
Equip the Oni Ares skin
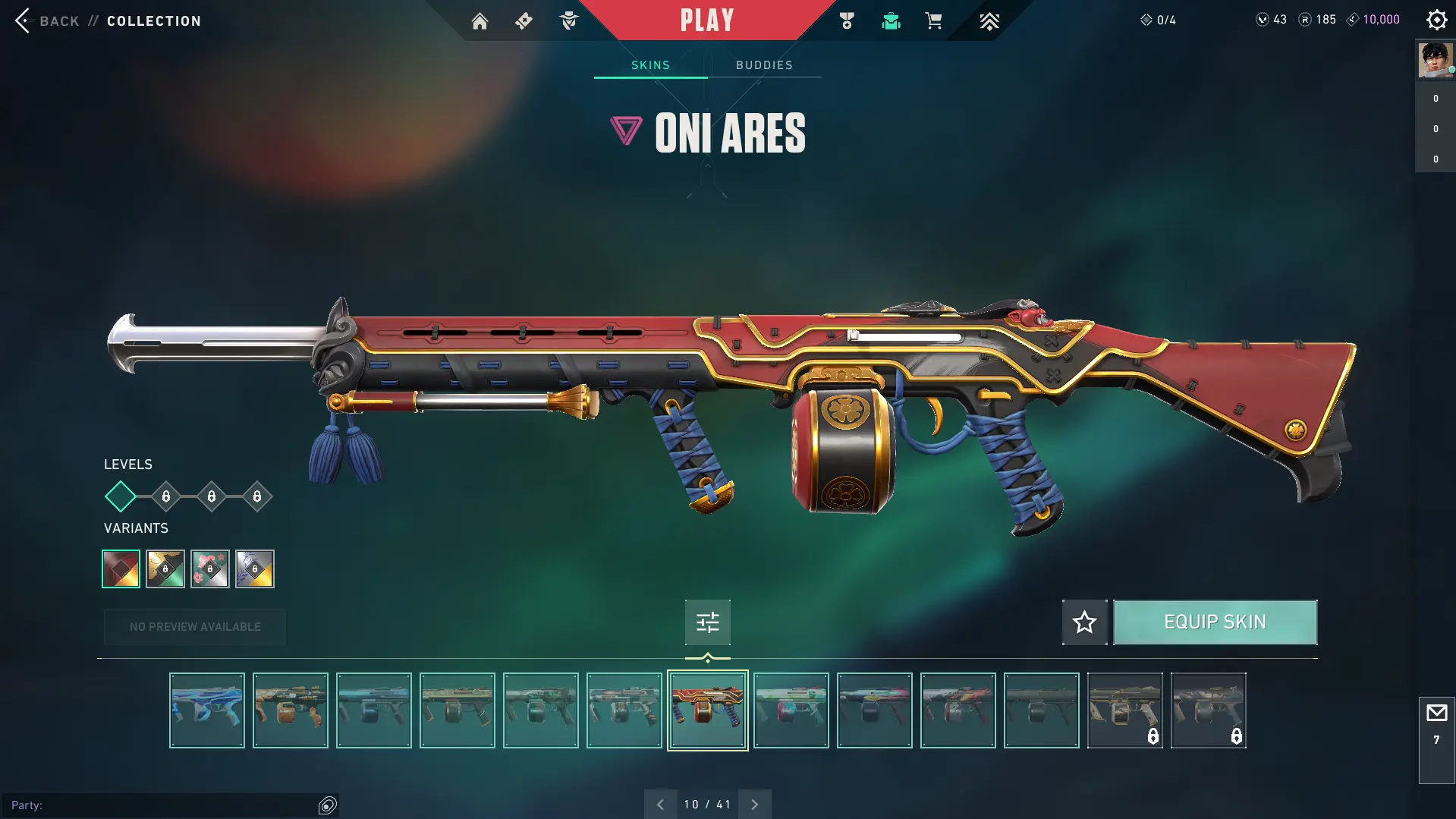[1215, 622]
